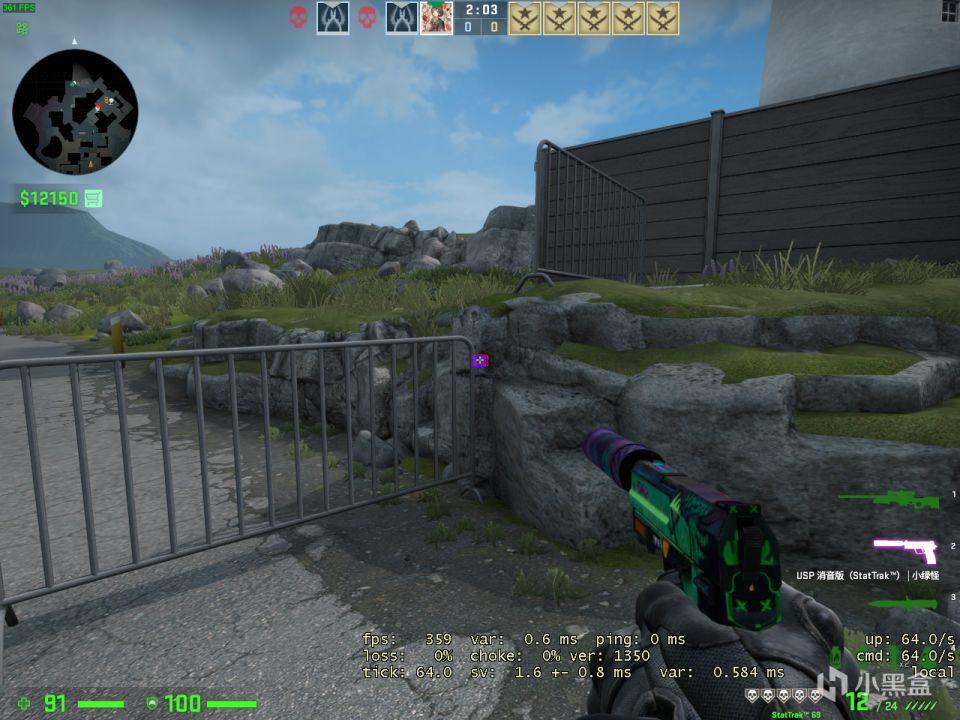Choose the highlighted USP silenced pistol slot
This screenshot has width=960, height=720.
pos(906,549)
